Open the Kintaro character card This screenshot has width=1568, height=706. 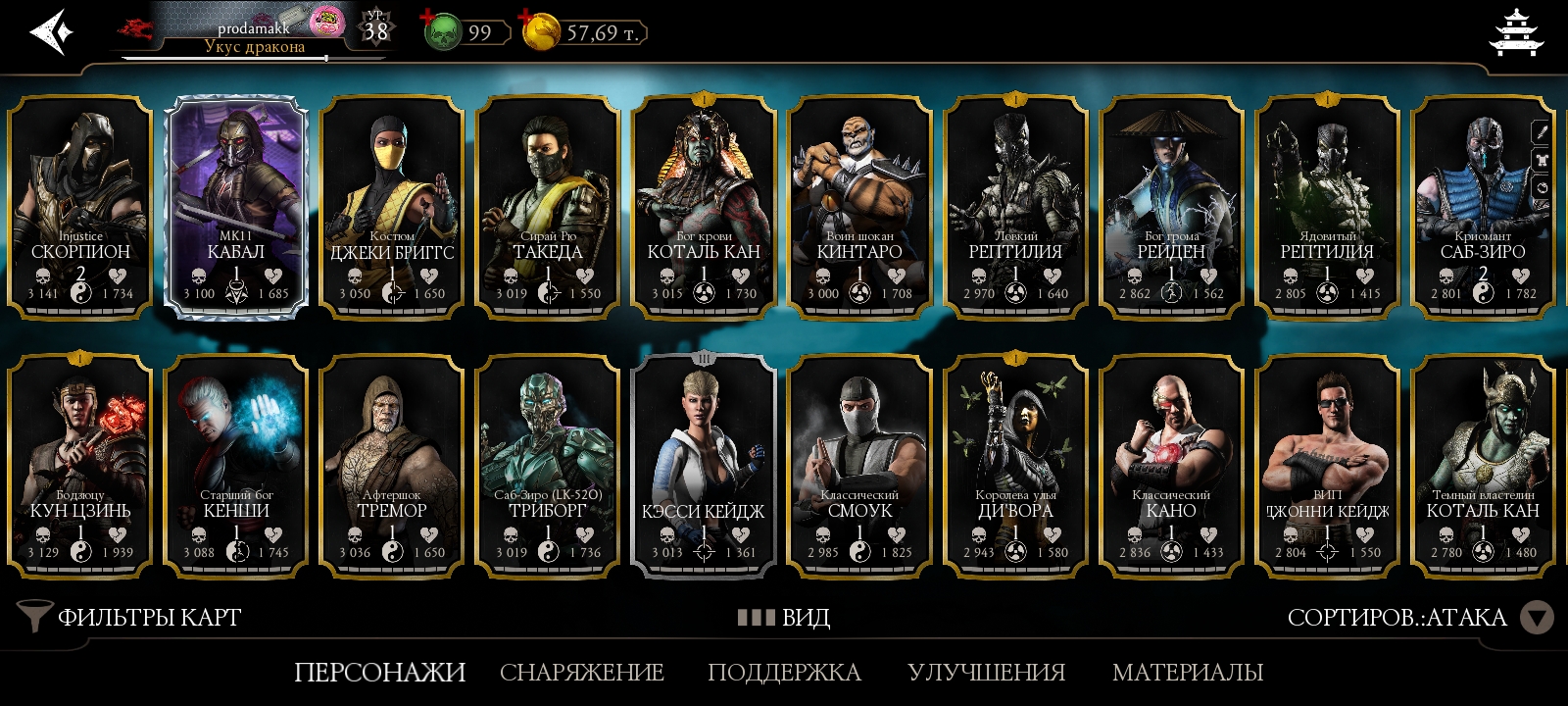click(859, 208)
